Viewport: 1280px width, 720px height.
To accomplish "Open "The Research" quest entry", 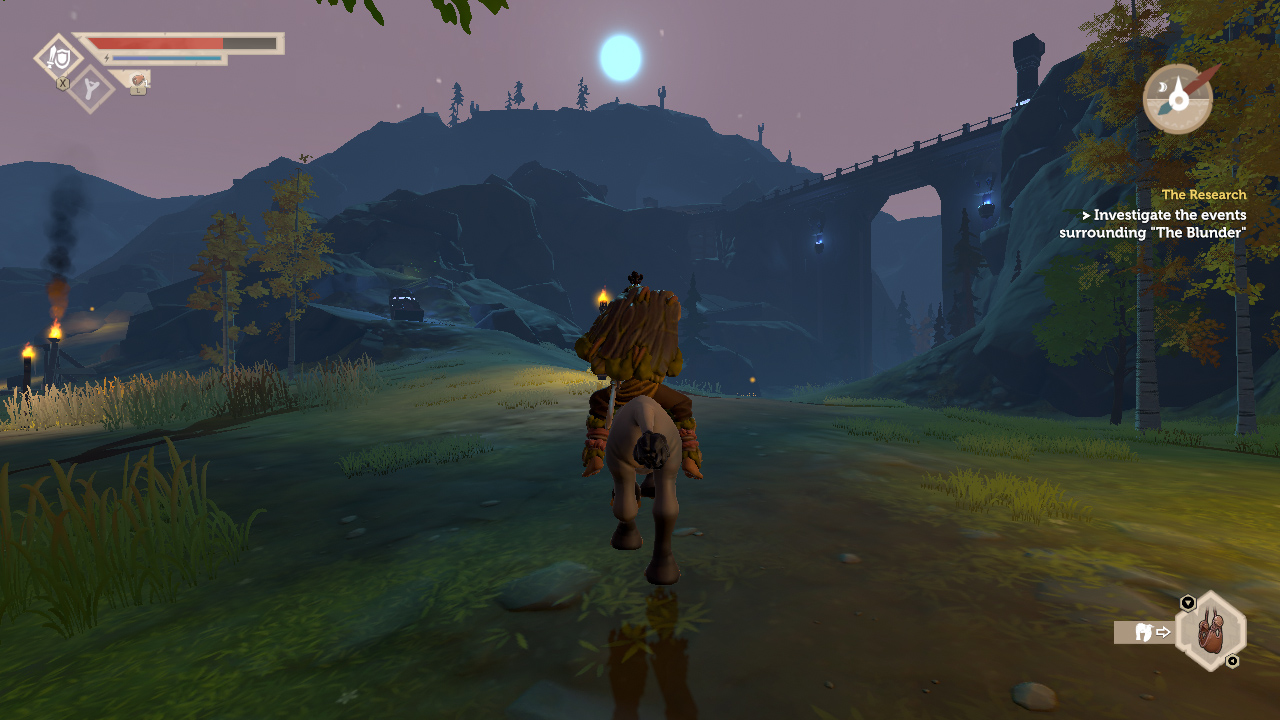I will click(1203, 194).
